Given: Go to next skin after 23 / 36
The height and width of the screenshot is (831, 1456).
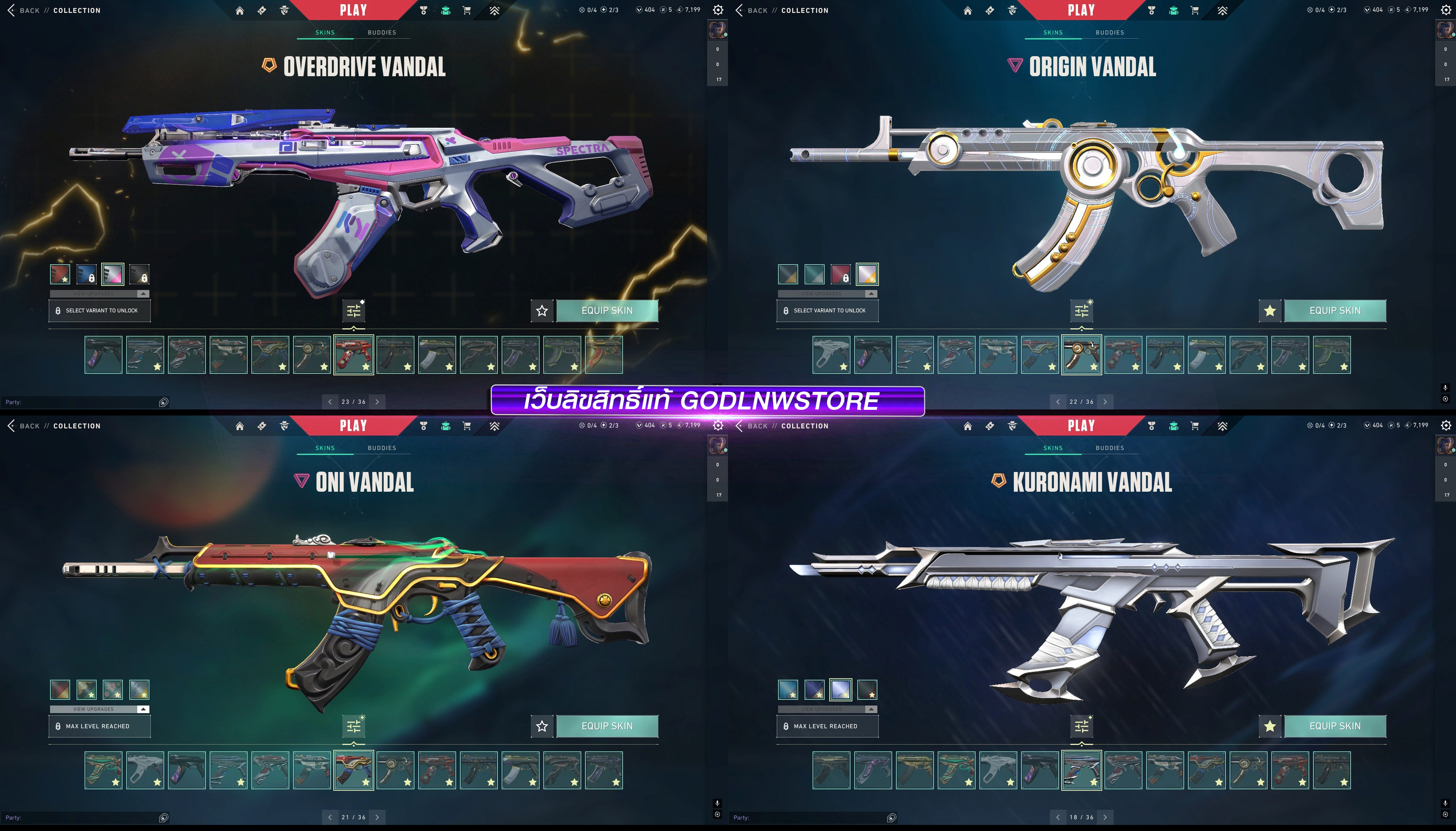Looking at the screenshot, I should pos(377,402).
